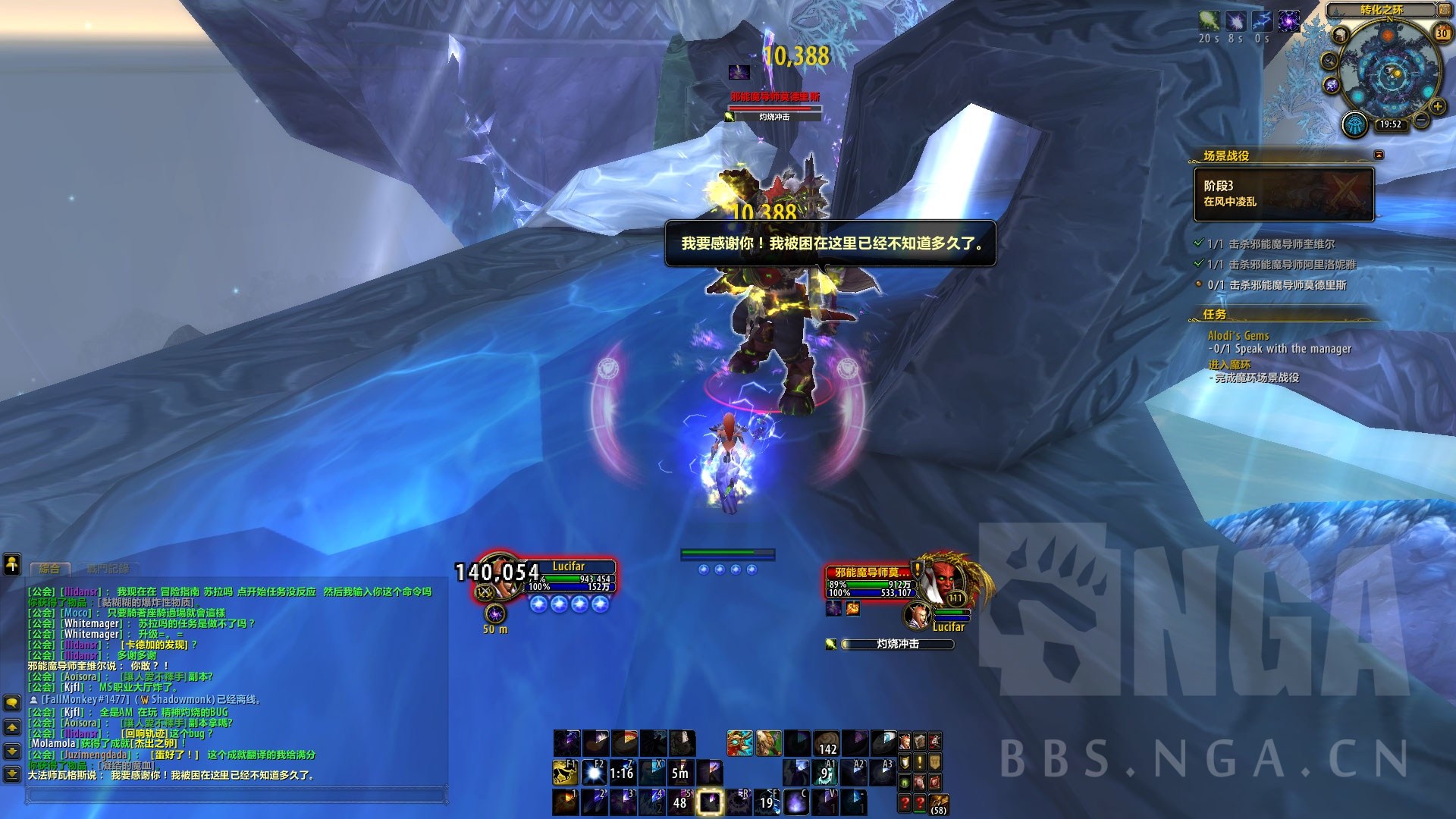
Task: Activate the highlighted glowing ability slot
Action: pyautogui.click(x=710, y=802)
